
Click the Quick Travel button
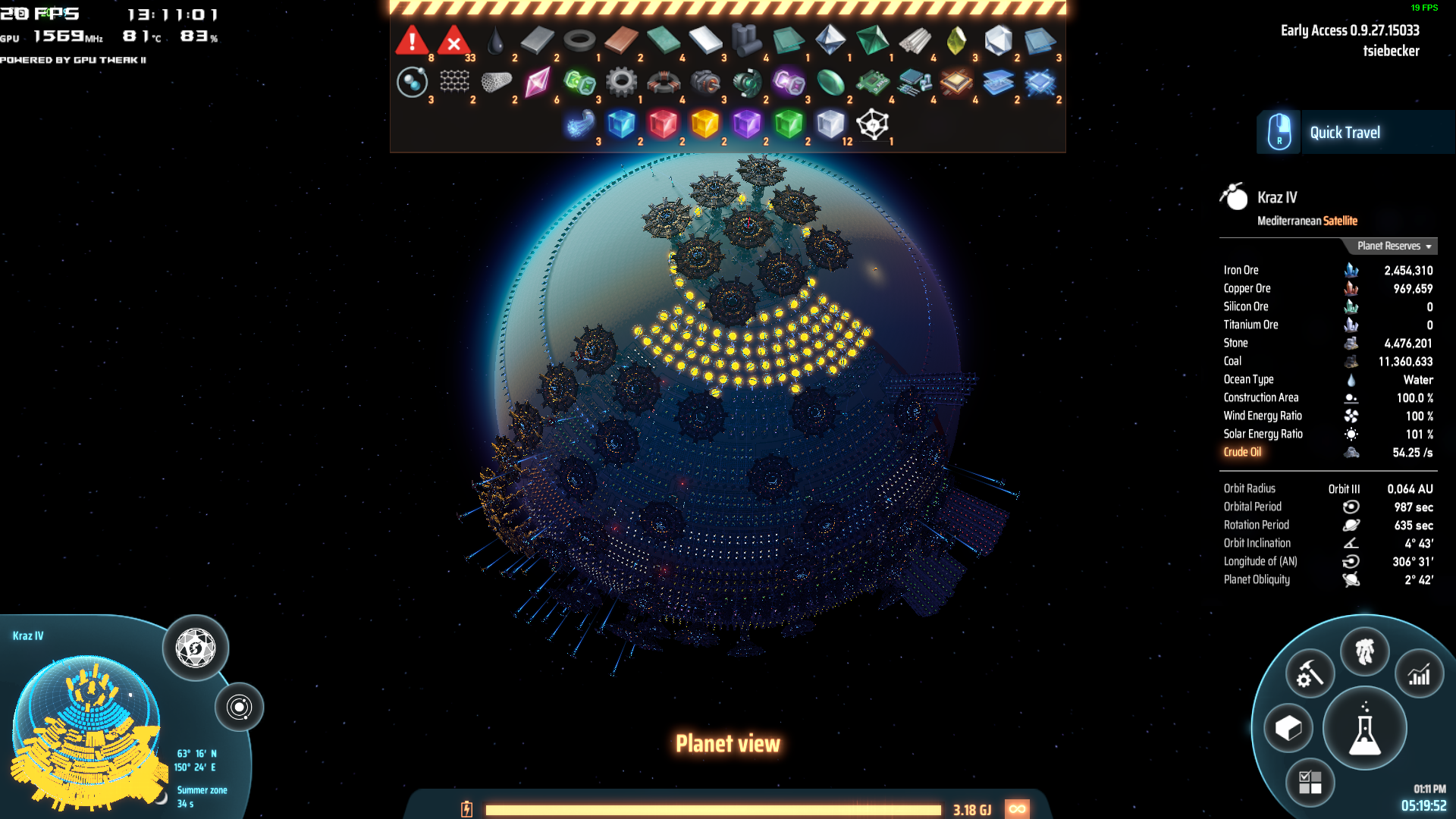pos(1345,132)
